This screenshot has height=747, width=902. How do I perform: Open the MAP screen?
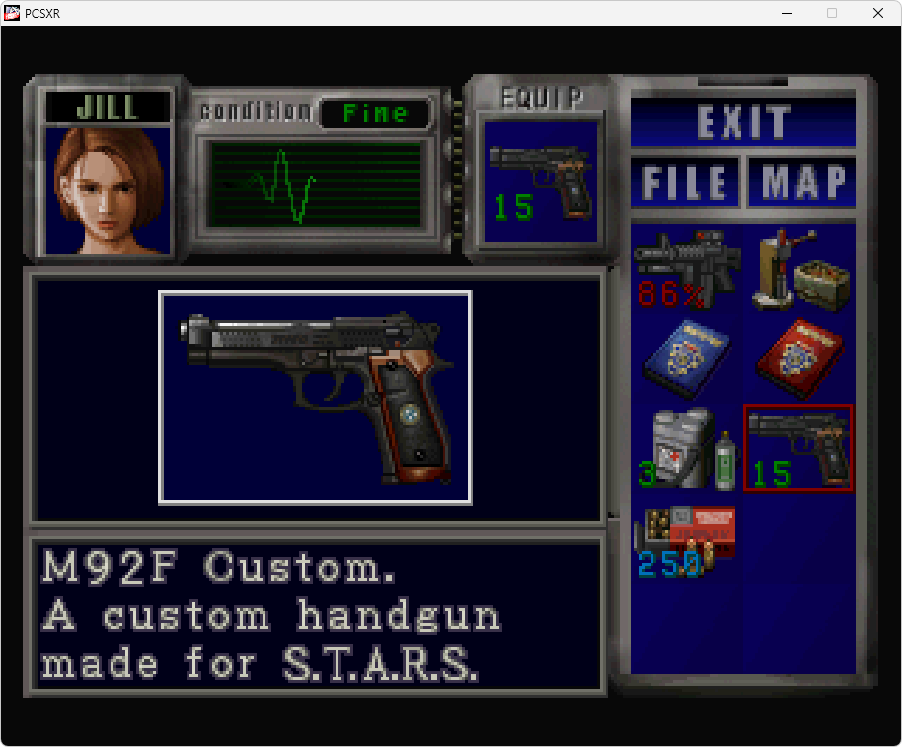click(x=803, y=182)
